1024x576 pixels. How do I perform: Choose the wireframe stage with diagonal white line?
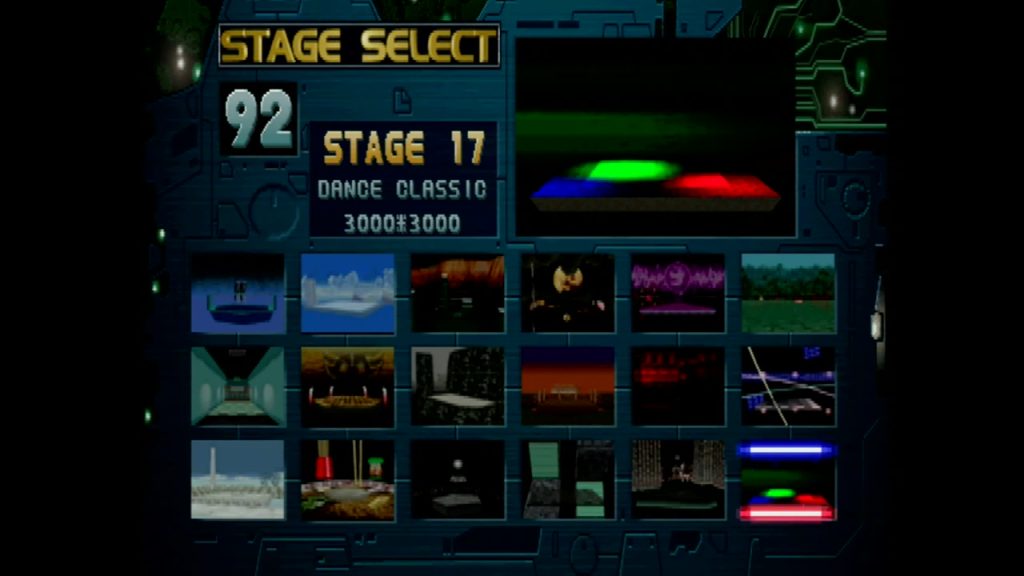788,386
